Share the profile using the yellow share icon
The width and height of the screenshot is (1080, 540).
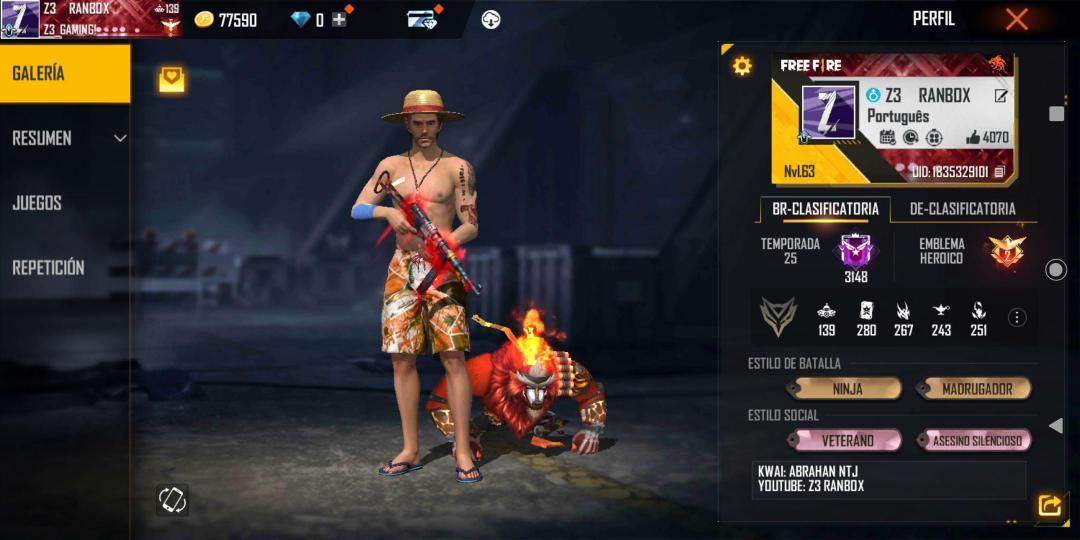click(1049, 506)
